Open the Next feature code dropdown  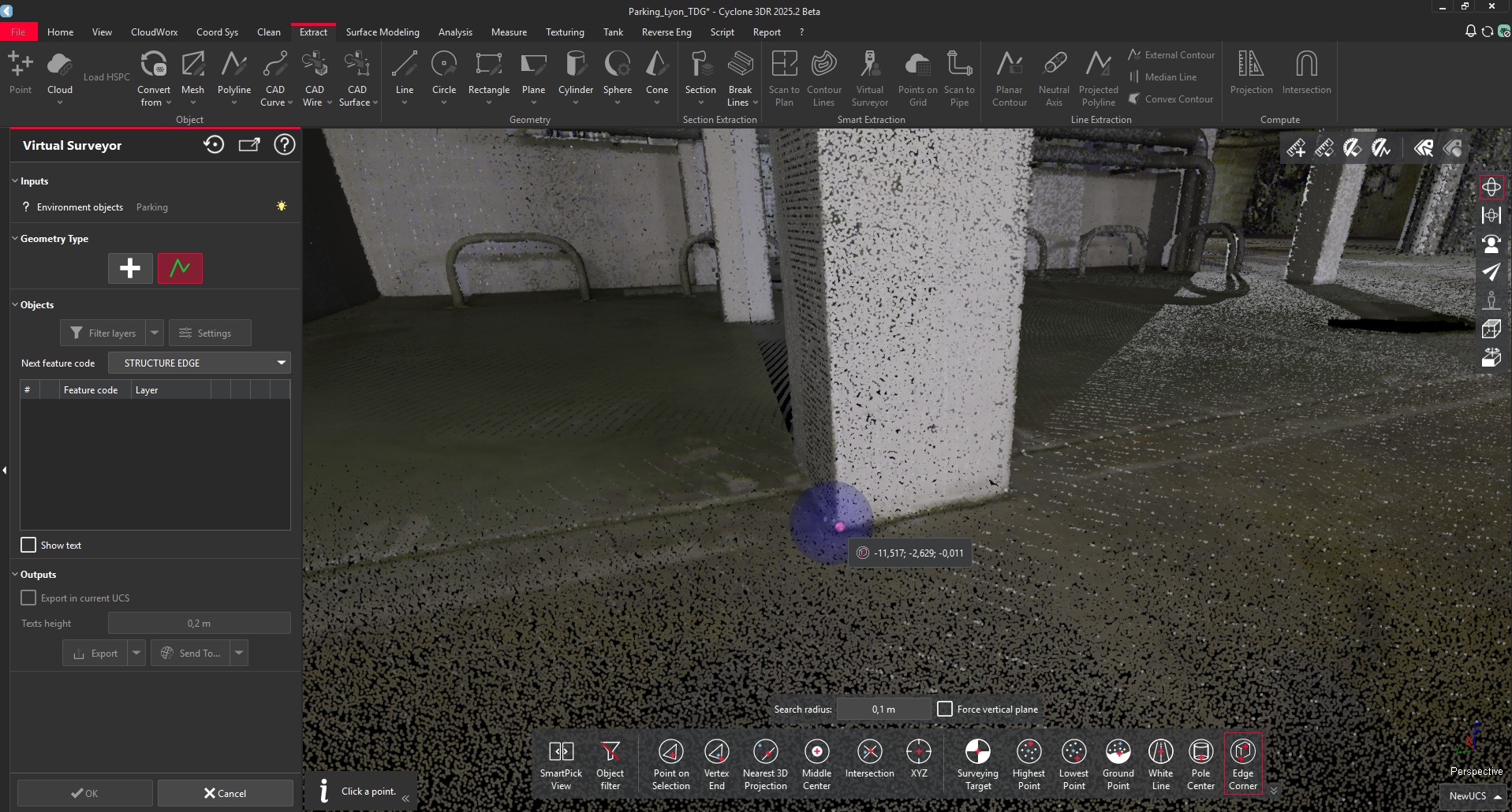pos(281,363)
